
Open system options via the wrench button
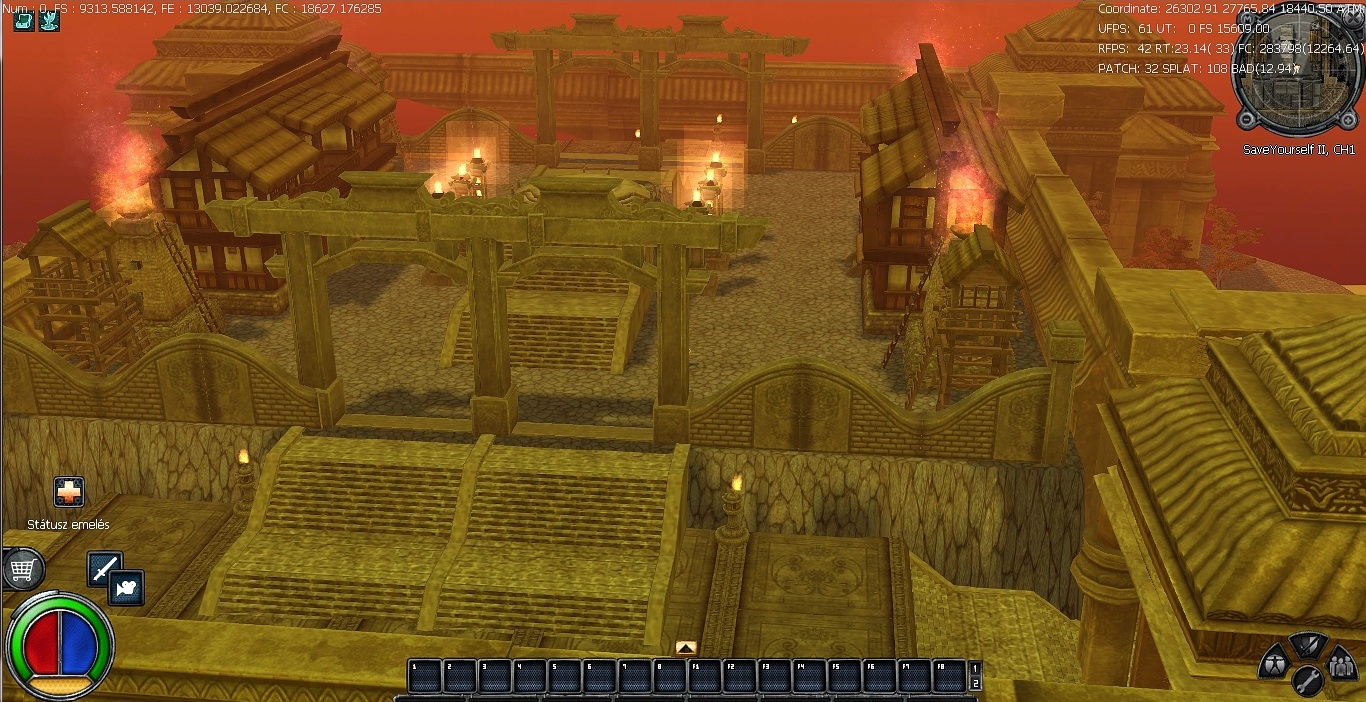click(1308, 682)
